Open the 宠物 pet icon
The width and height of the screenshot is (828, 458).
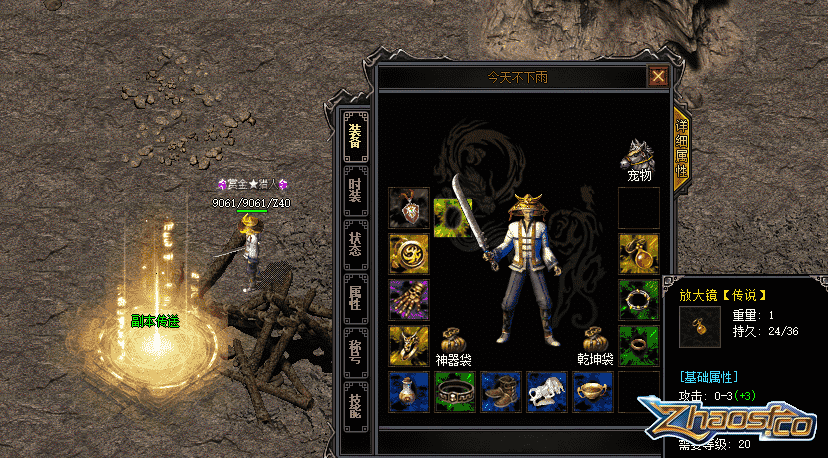[x=638, y=157]
